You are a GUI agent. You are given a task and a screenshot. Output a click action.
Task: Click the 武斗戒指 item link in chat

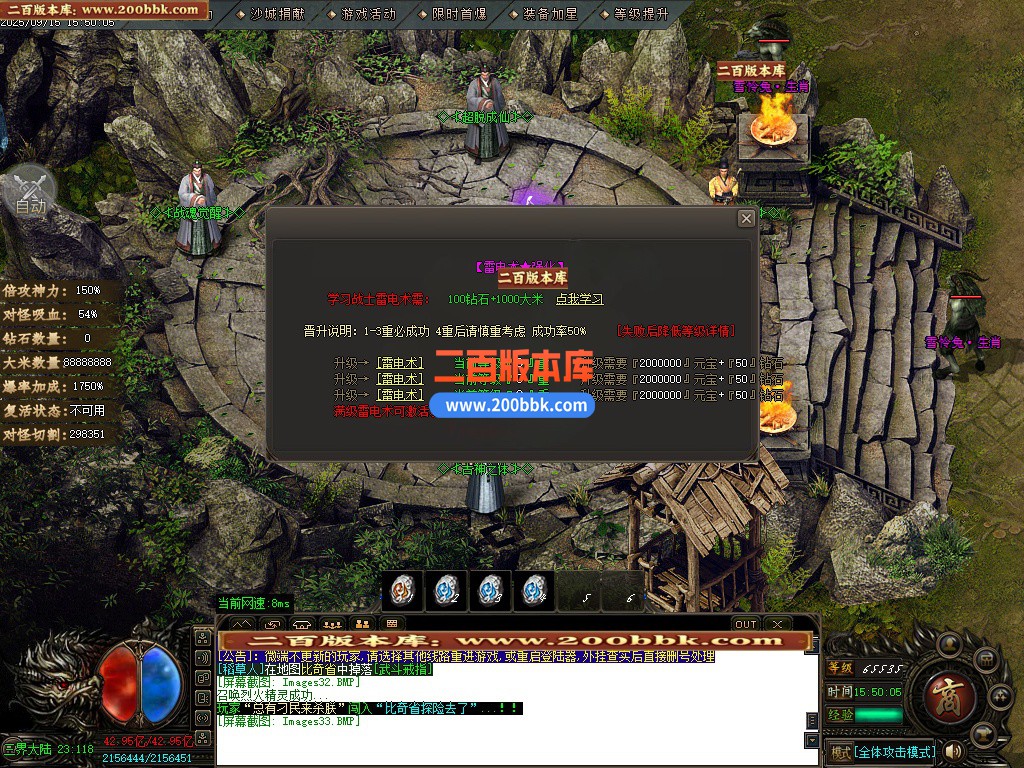[x=400, y=669]
